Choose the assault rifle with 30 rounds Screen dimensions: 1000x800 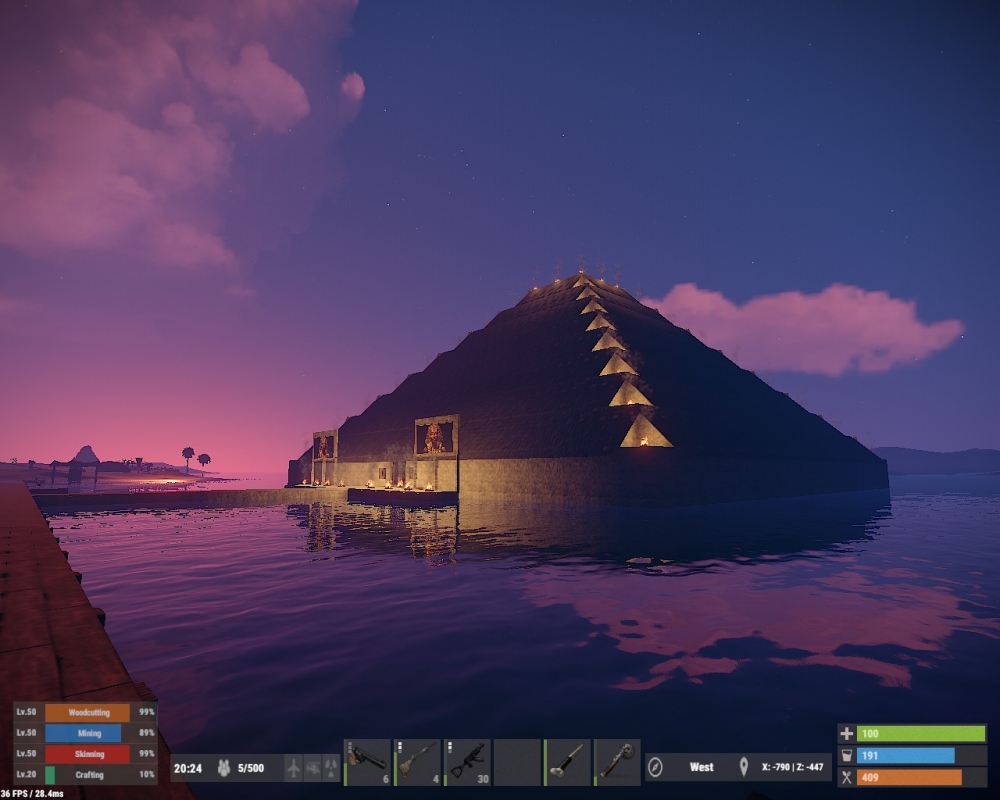(467, 761)
